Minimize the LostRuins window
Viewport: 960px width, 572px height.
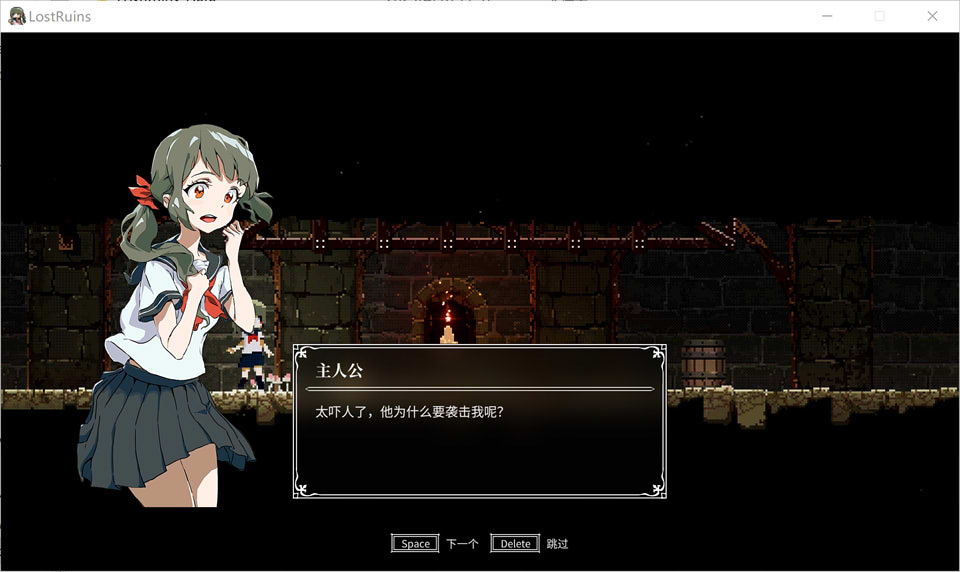[x=827, y=16]
